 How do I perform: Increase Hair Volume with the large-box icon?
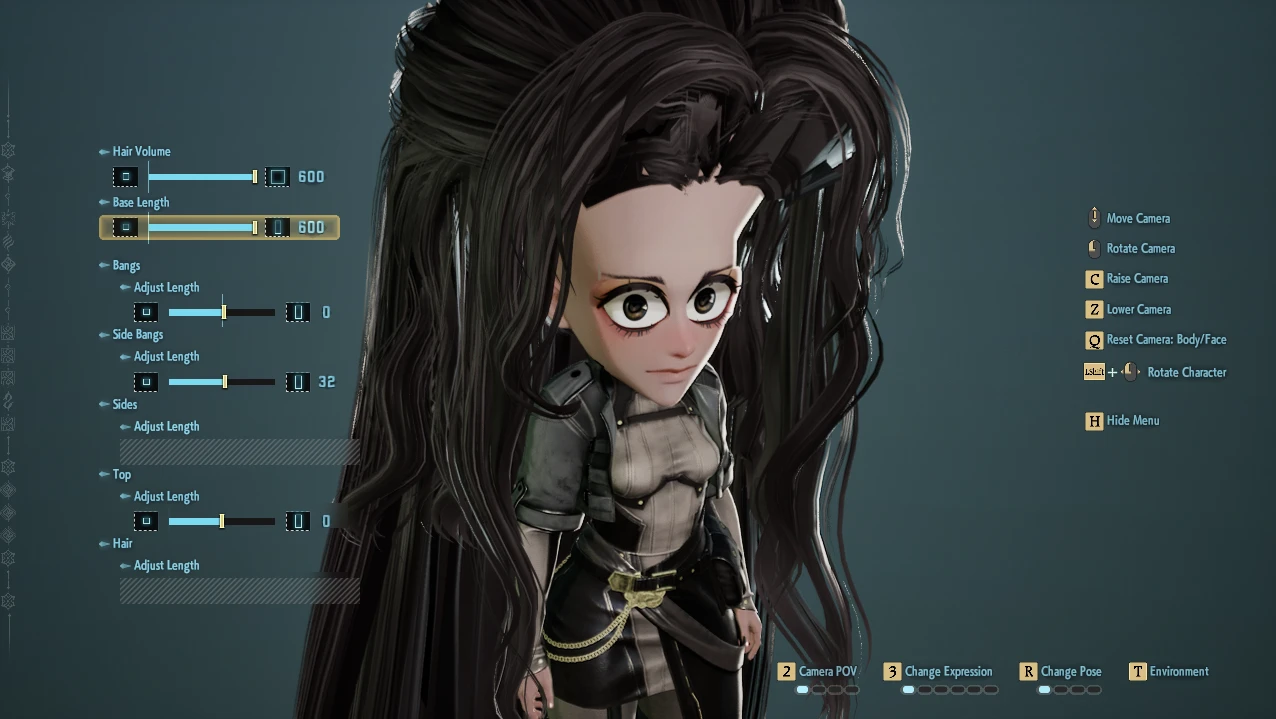[x=278, y=177]
